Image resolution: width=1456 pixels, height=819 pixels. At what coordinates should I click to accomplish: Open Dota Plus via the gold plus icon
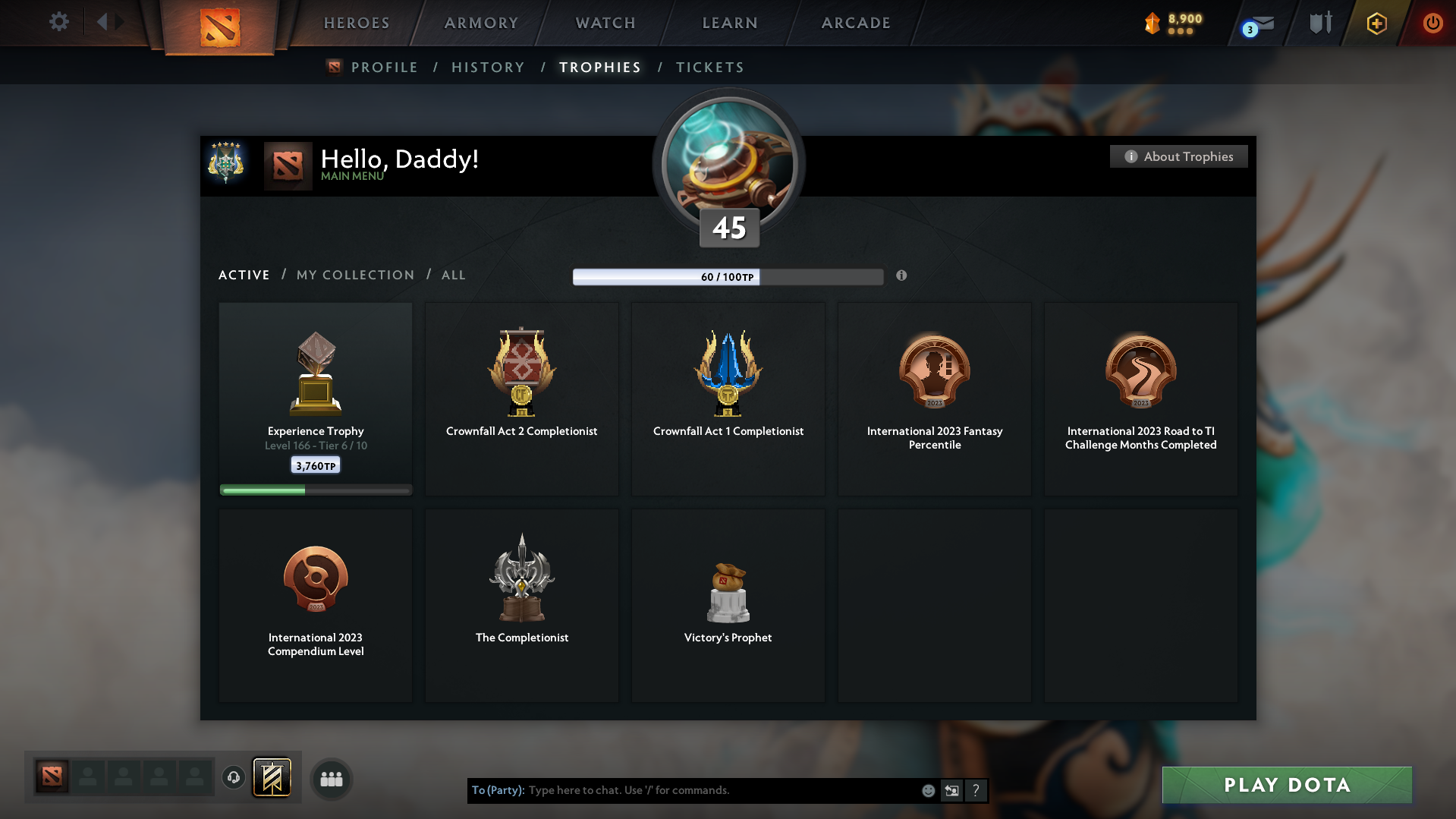(x=1376, y=23)
